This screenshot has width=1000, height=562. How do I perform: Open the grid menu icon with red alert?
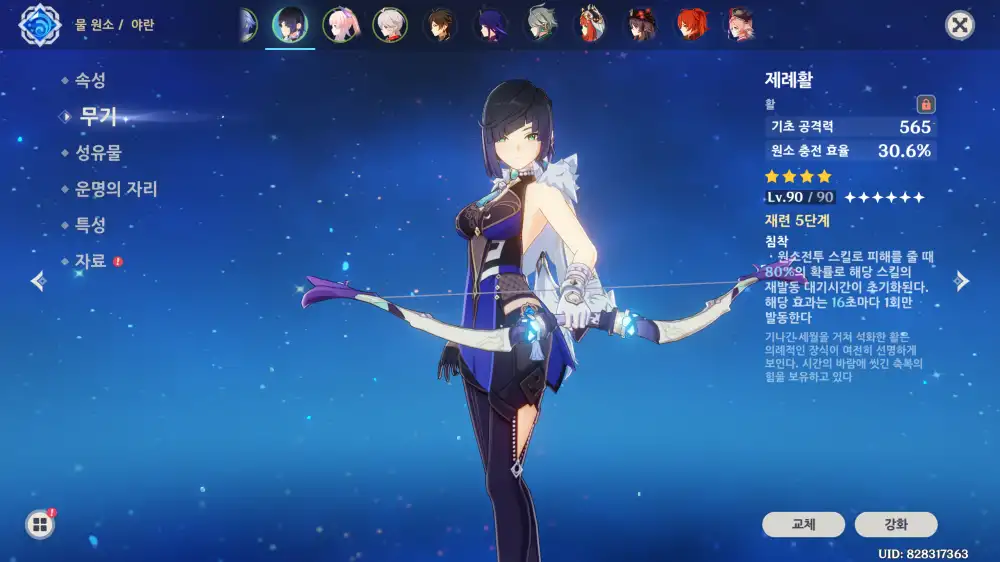[40, 524]
